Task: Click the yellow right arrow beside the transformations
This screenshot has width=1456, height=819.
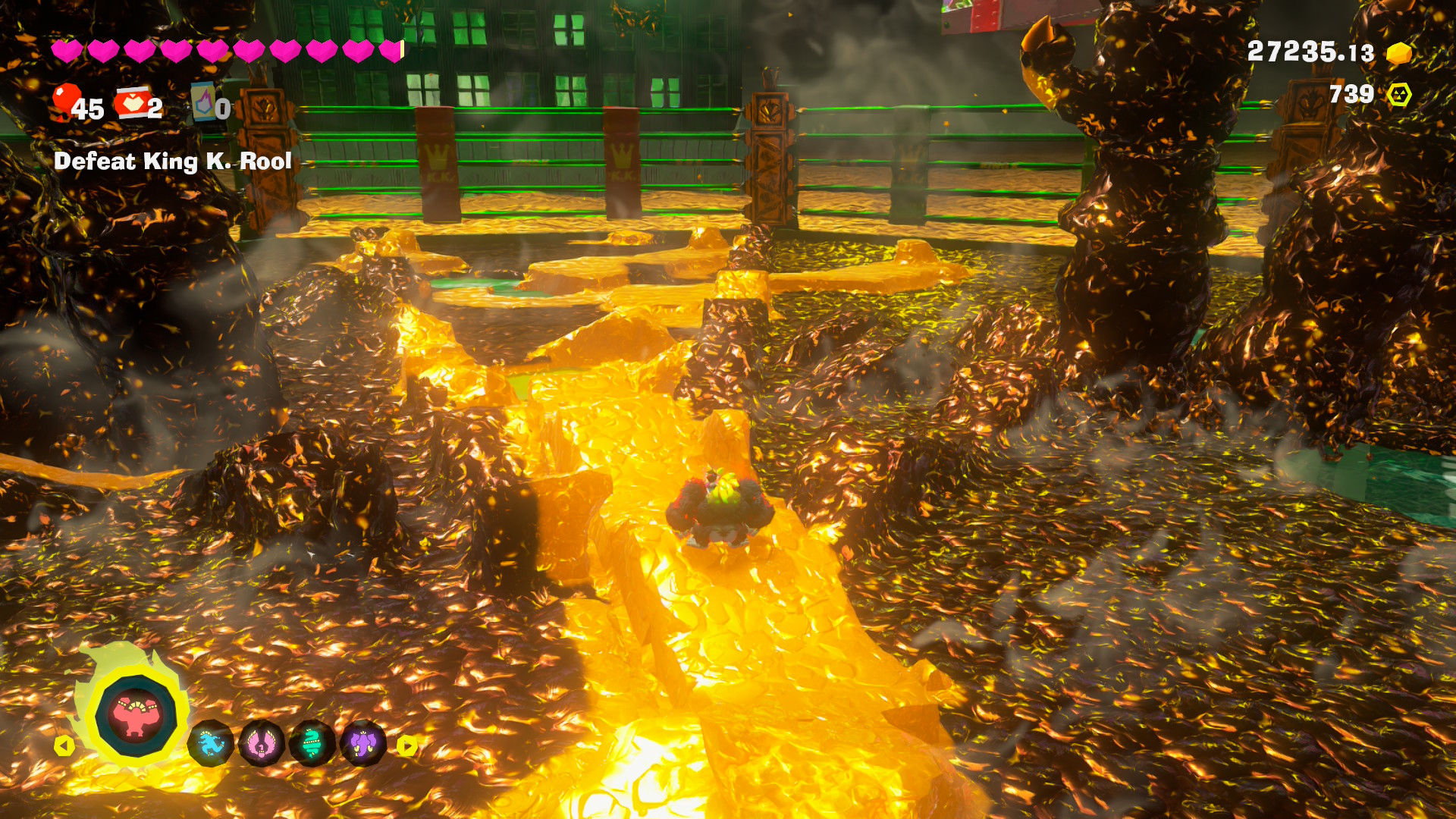Action: tap(407, 746)
